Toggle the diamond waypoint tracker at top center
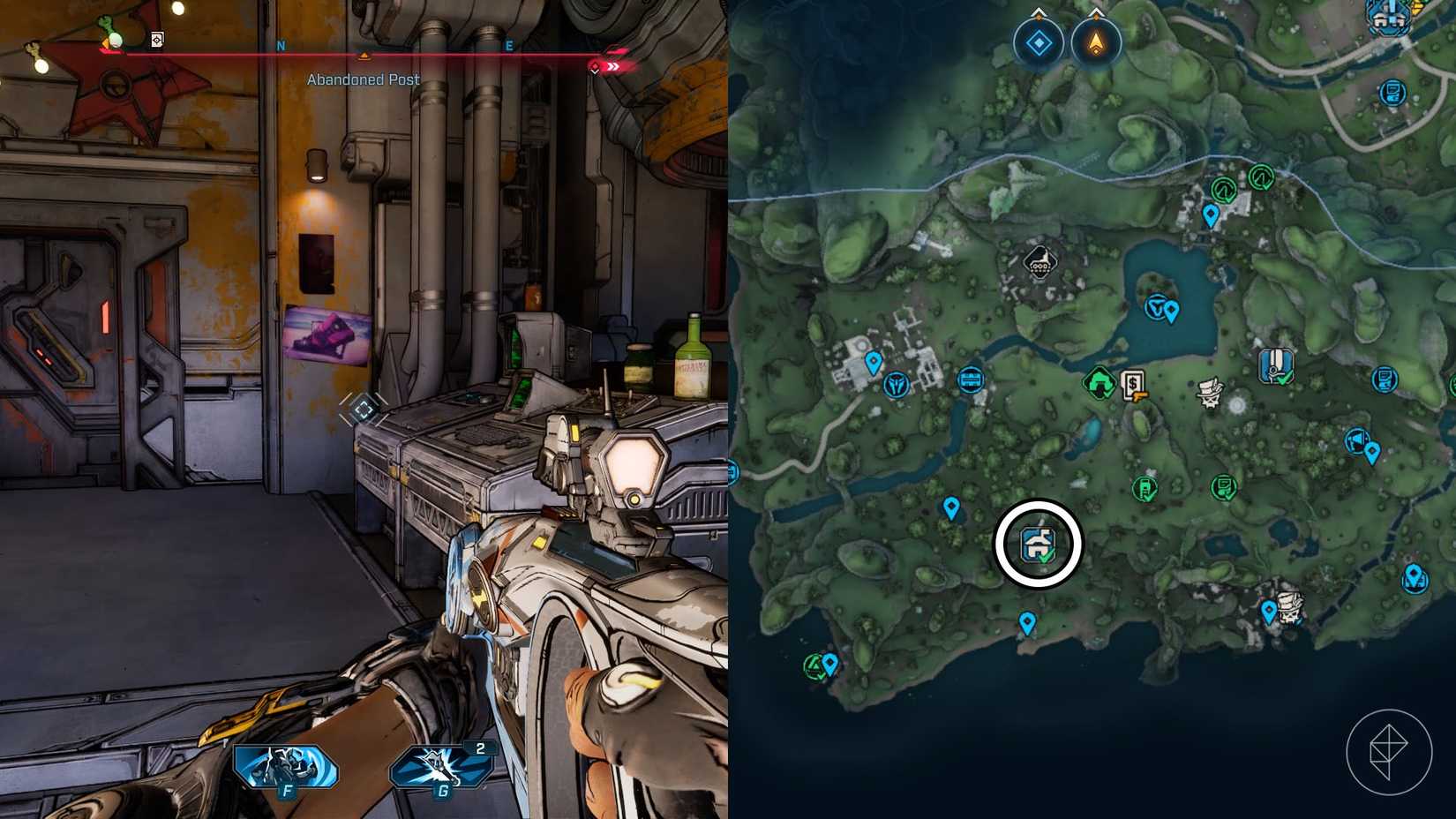Viewport: 1456px width, 819px height. coord(1038,42)
